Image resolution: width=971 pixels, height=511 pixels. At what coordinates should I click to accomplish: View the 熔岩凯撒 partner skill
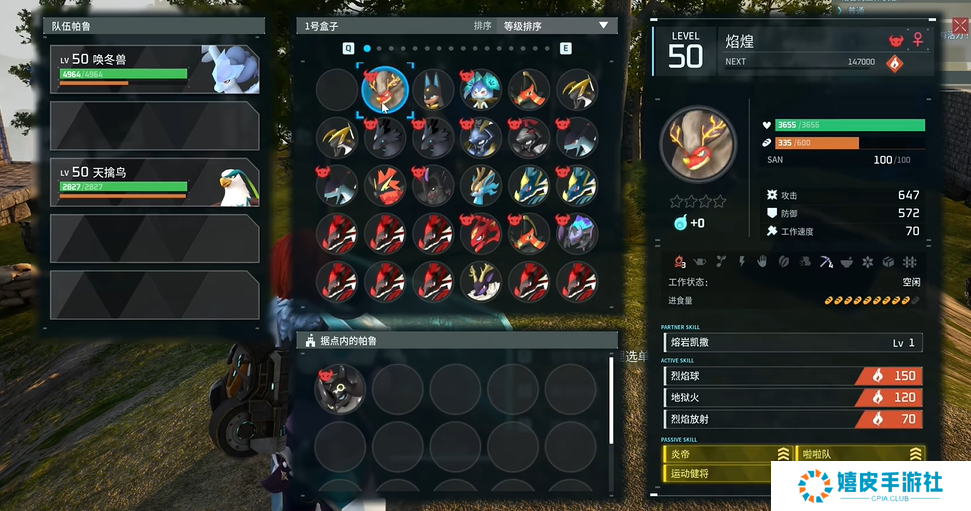coord(792,343)
